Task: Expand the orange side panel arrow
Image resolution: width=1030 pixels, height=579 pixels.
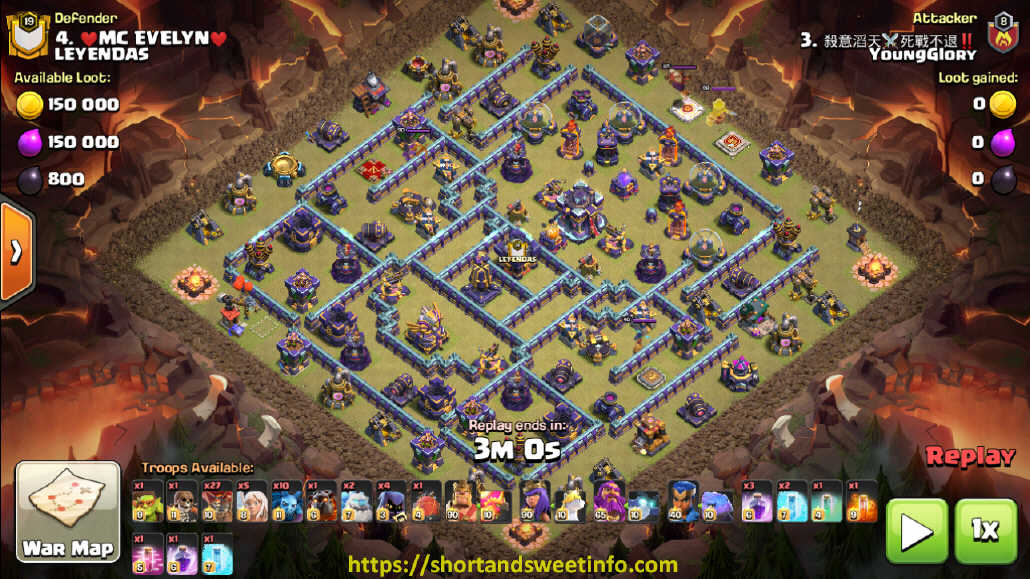Action: point(16,251)
